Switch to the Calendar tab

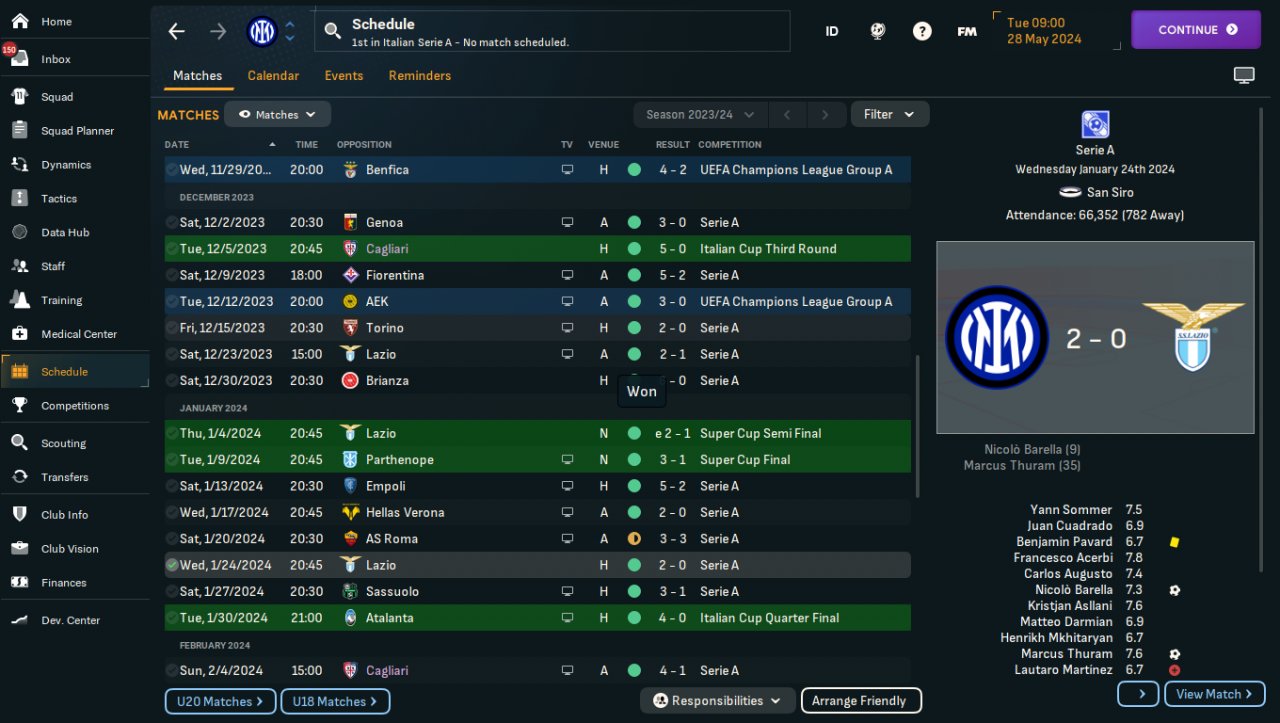point(273,76)
